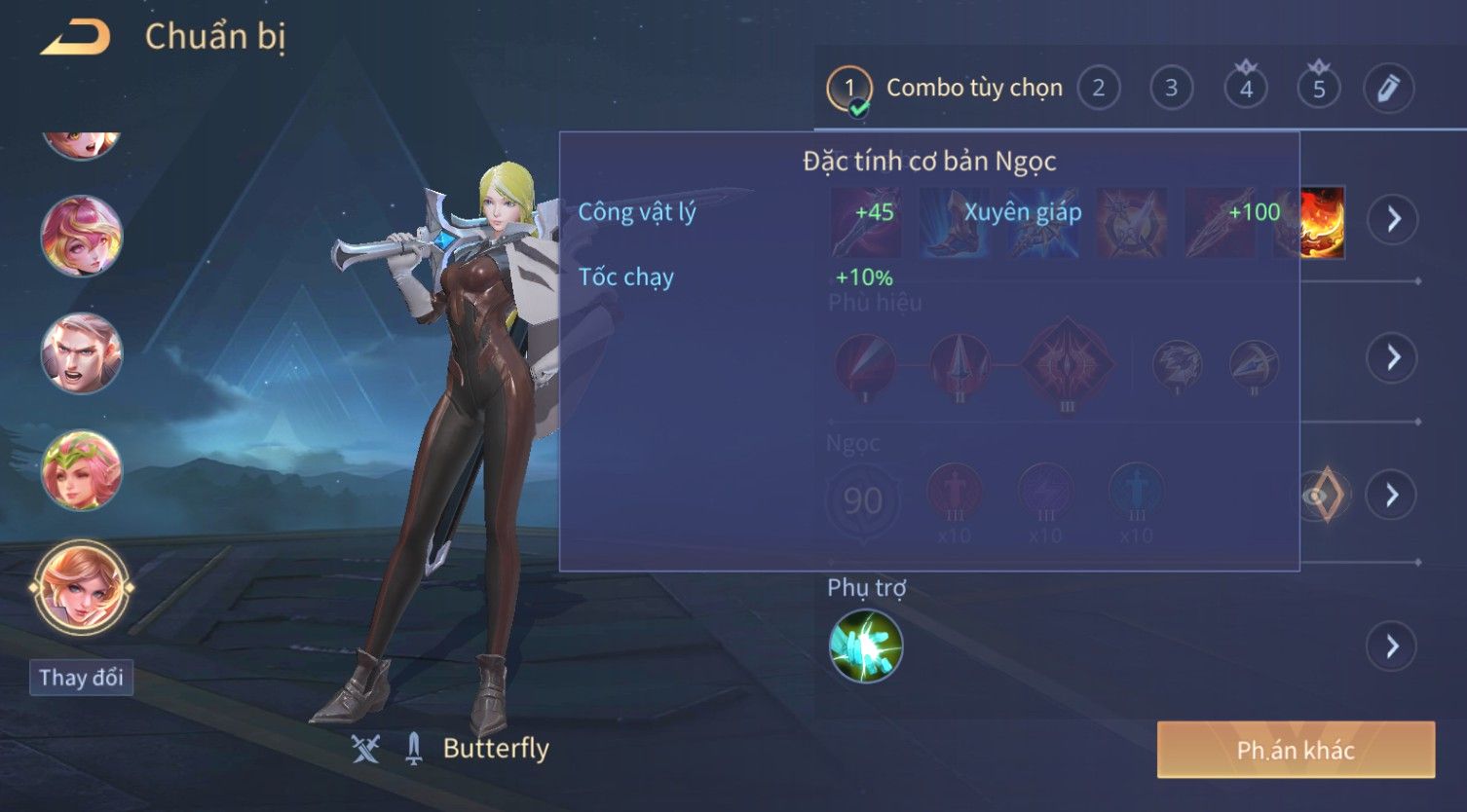Select the green Phụ trợ spell icon

(x=865, y=646)
